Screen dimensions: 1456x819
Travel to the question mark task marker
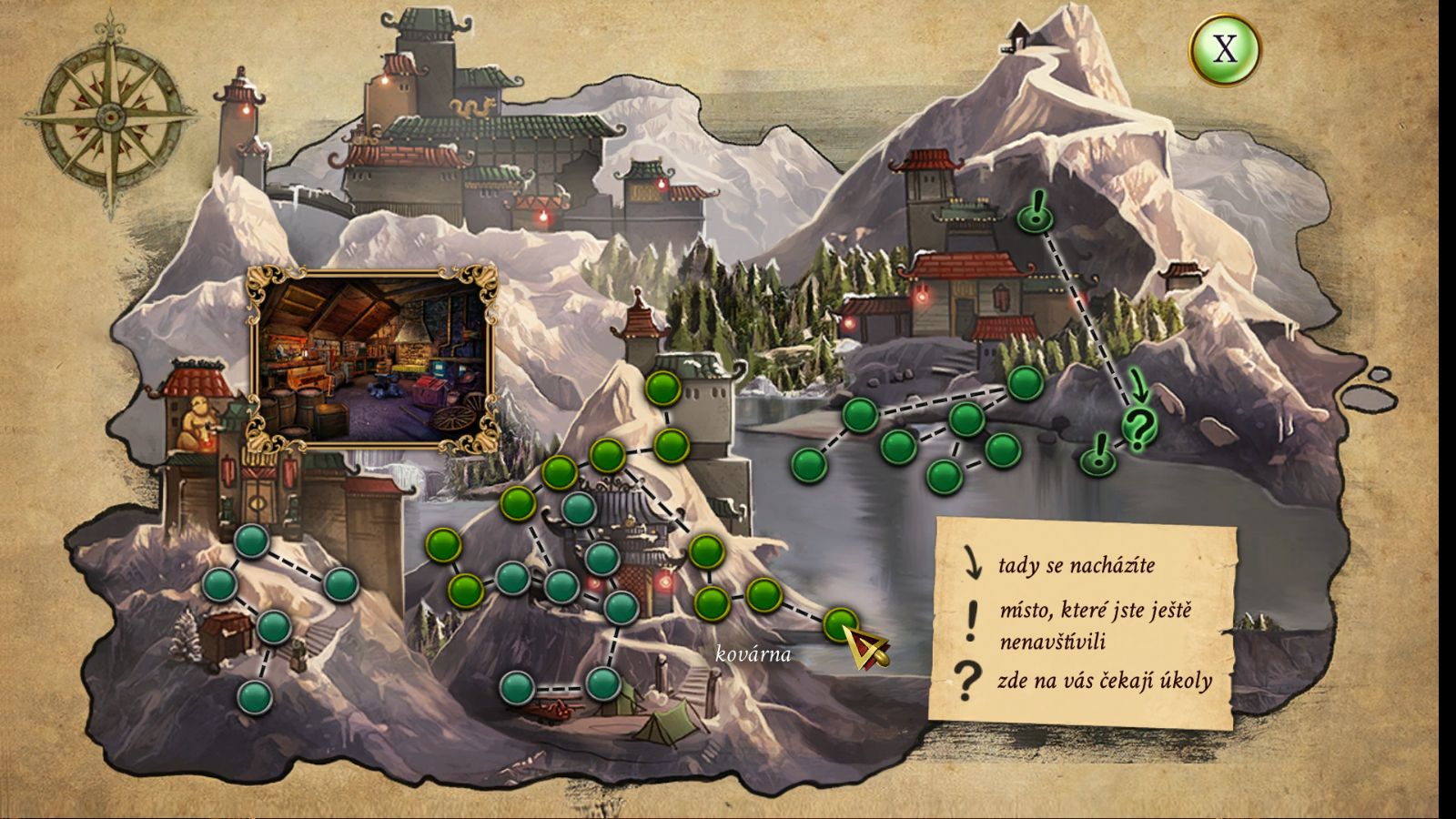point(1137,426)
